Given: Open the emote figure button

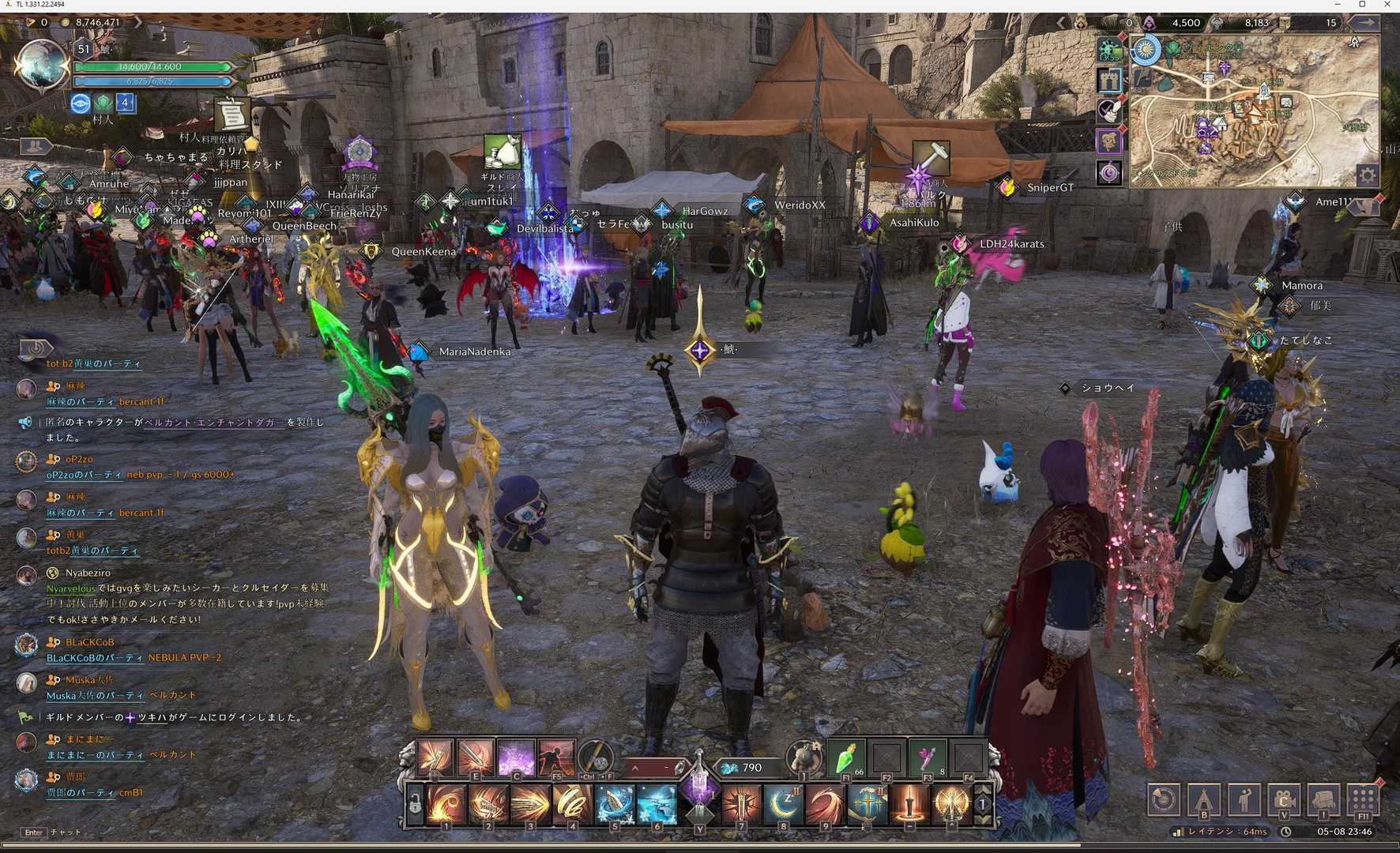Looking at the screenshot, I should click(1244, 799).
